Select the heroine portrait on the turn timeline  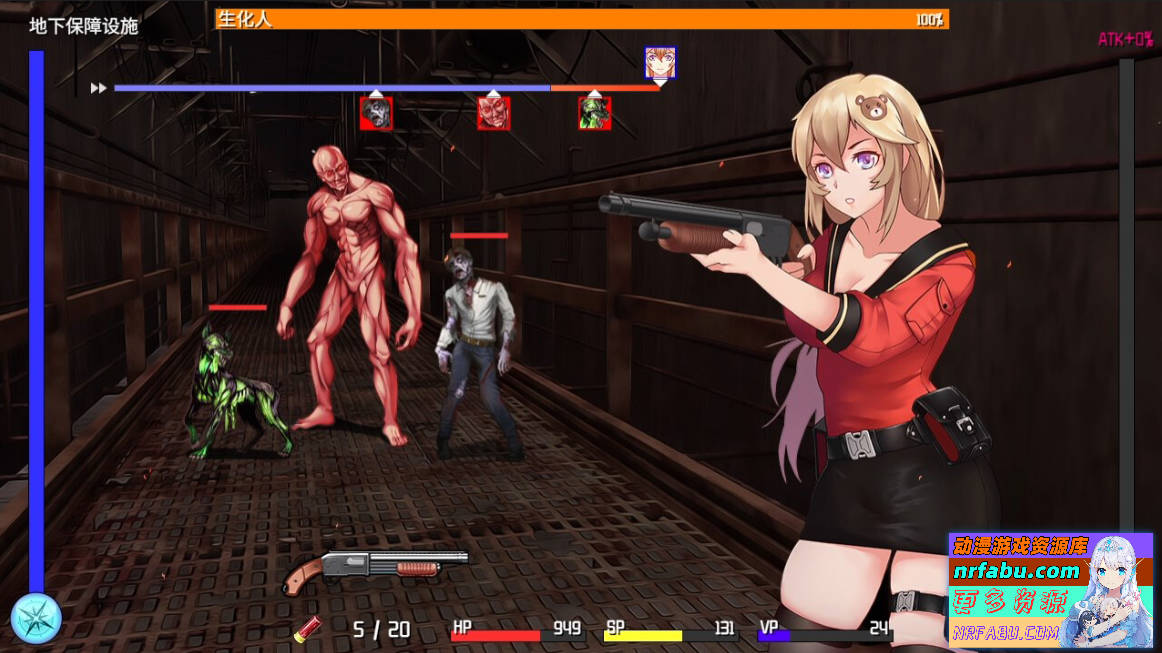[660, 63]
